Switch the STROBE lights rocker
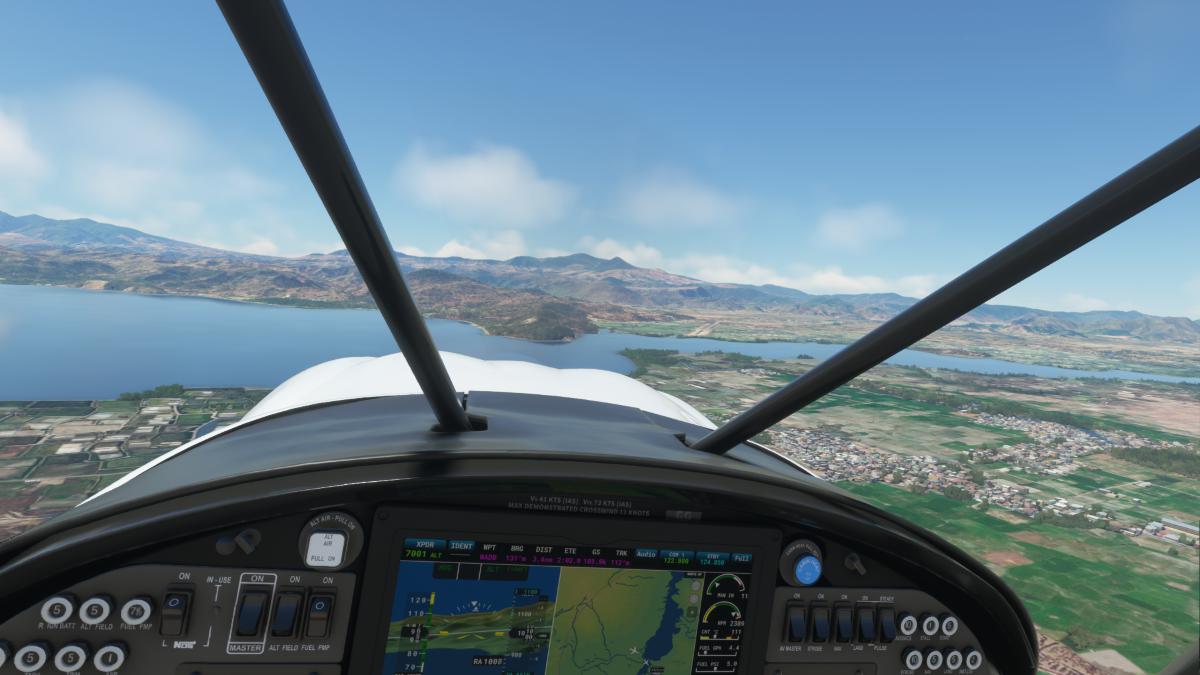The width and height of the screenshot is (1200, 675). 820,624
